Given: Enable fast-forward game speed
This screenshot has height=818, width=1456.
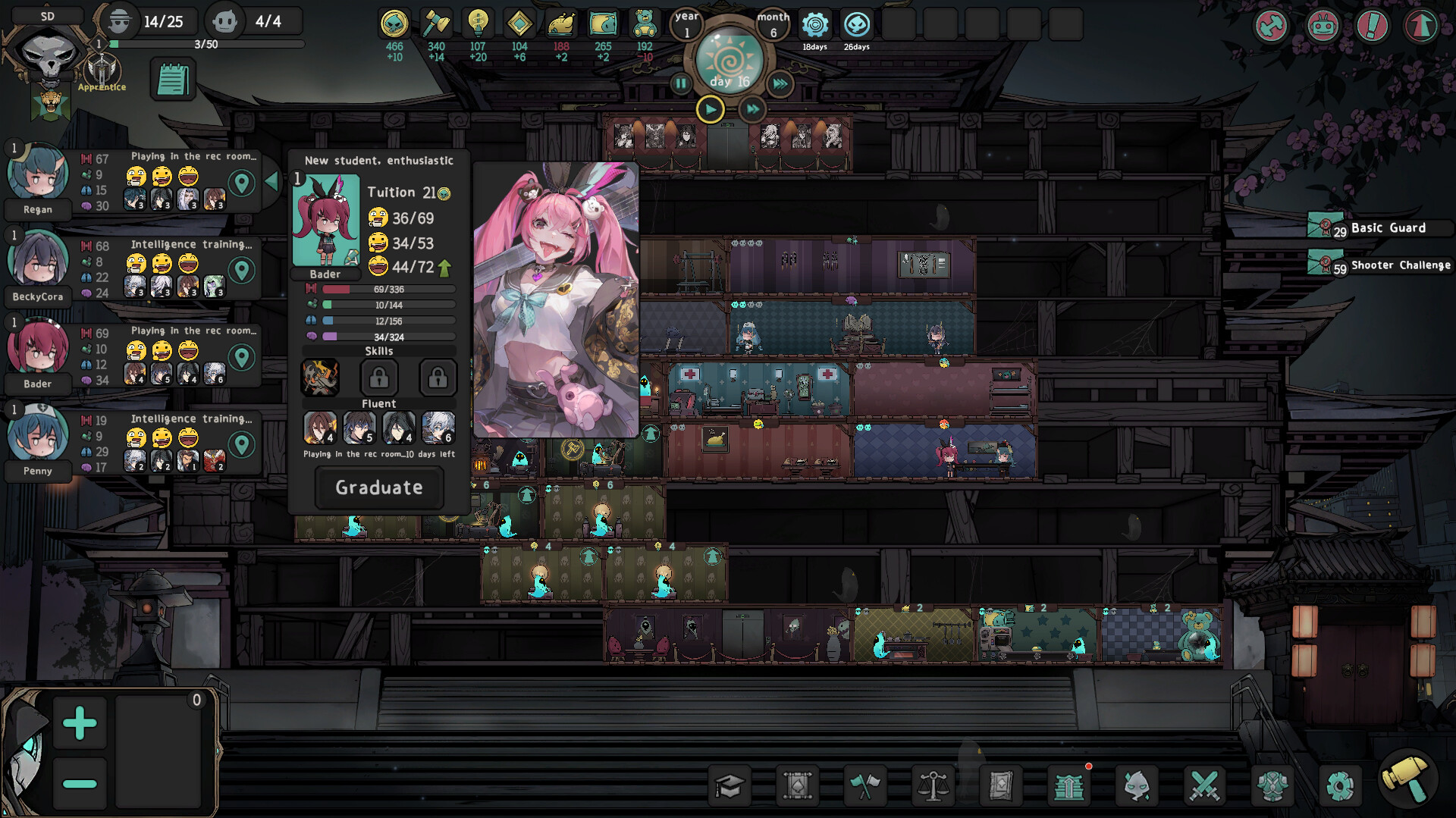Looking at the screenshot, I should coord(752,109).
